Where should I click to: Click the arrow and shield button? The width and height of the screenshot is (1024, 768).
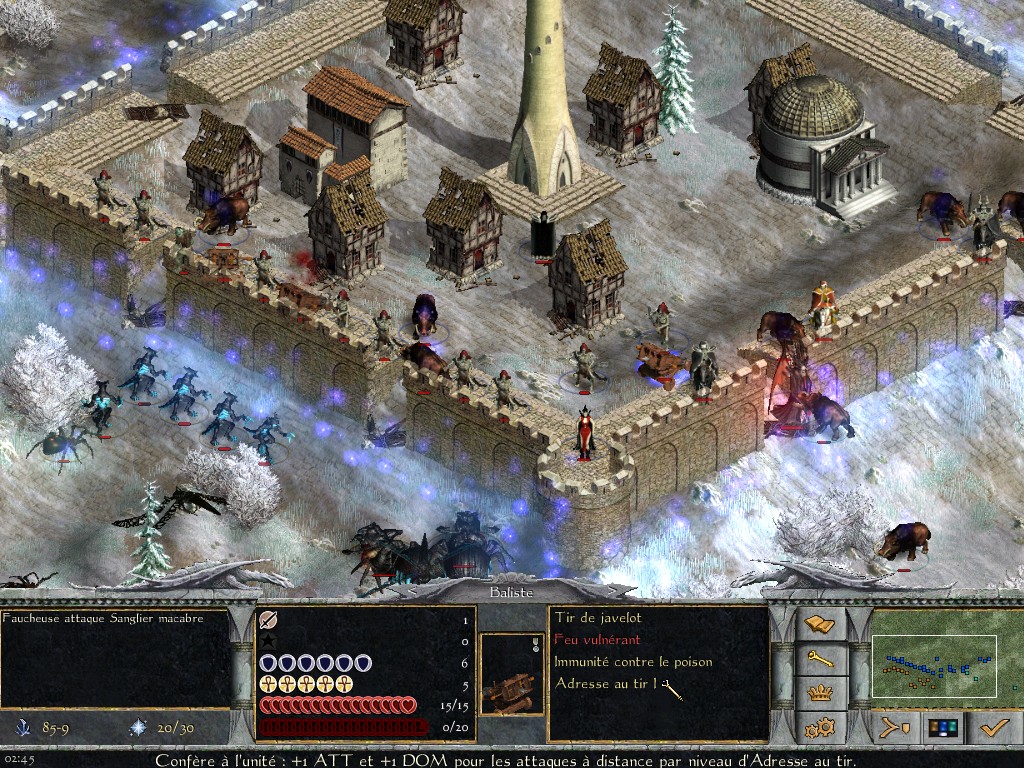(x=893, y=727)
